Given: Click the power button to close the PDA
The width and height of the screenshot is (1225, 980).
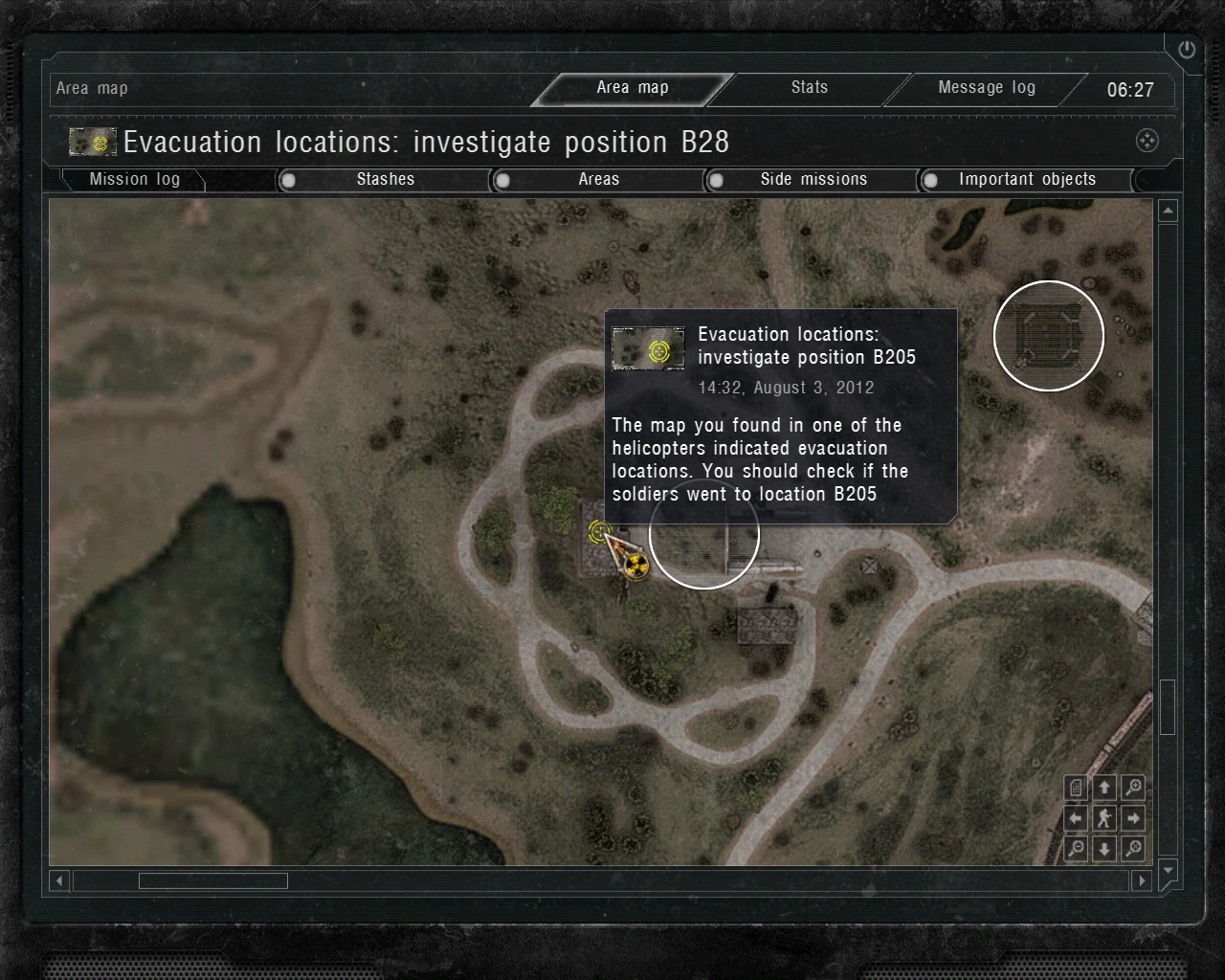Looking at the screenshot, I should [x=1187, y=50].
